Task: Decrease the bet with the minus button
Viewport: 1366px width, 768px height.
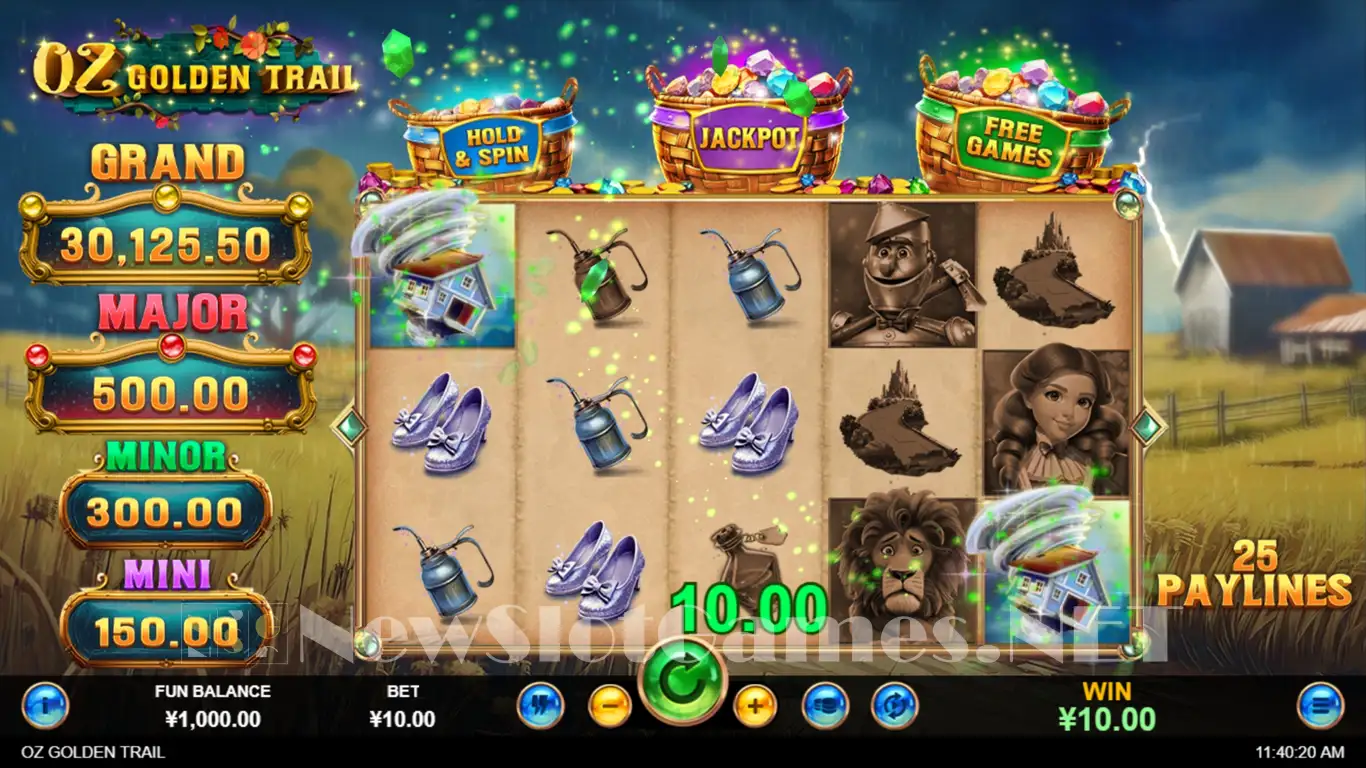Action: click(609, 706)
